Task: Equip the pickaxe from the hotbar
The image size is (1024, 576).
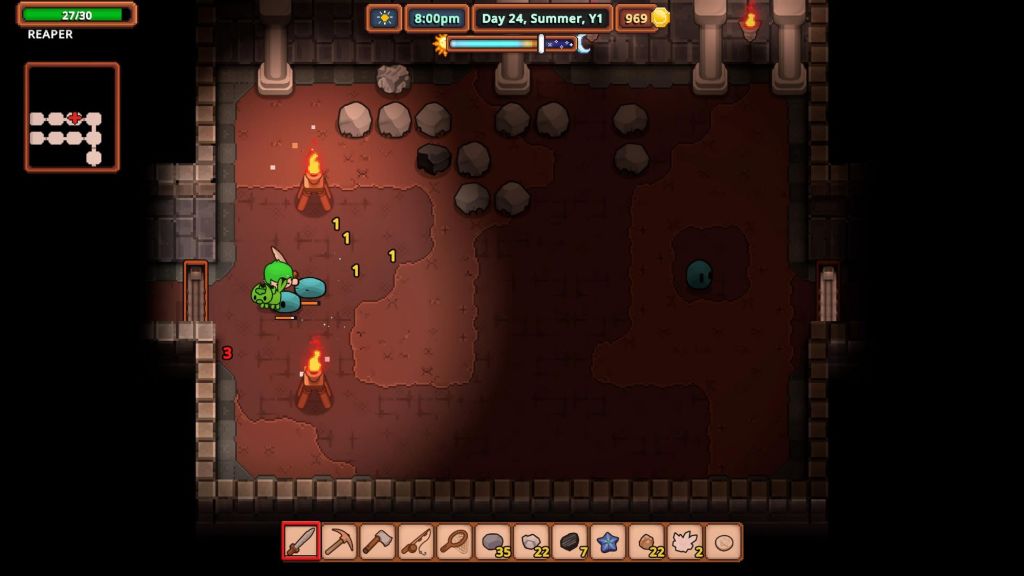Action: coord(339,542)
